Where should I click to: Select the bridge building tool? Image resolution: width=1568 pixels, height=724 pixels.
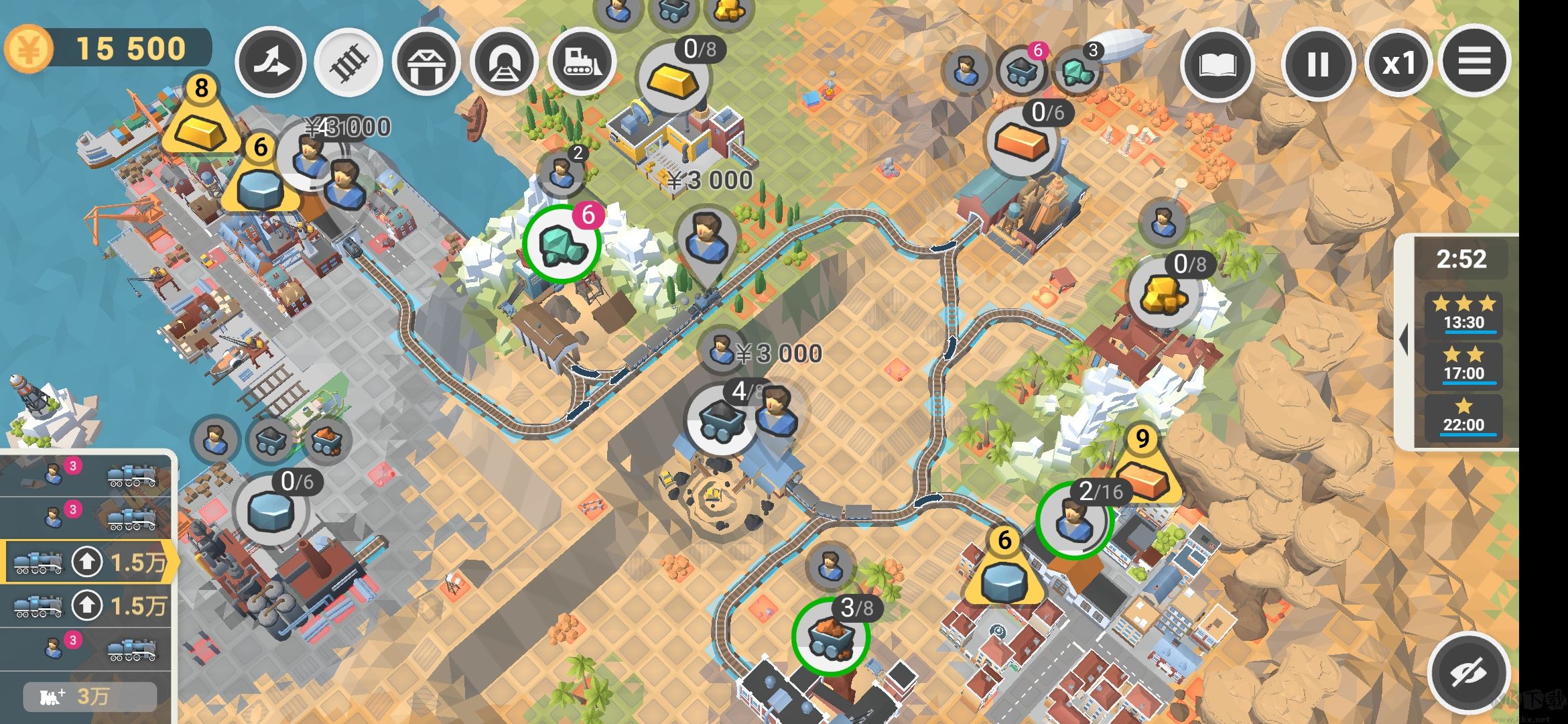pyautogui.click(x=426, y=62)
